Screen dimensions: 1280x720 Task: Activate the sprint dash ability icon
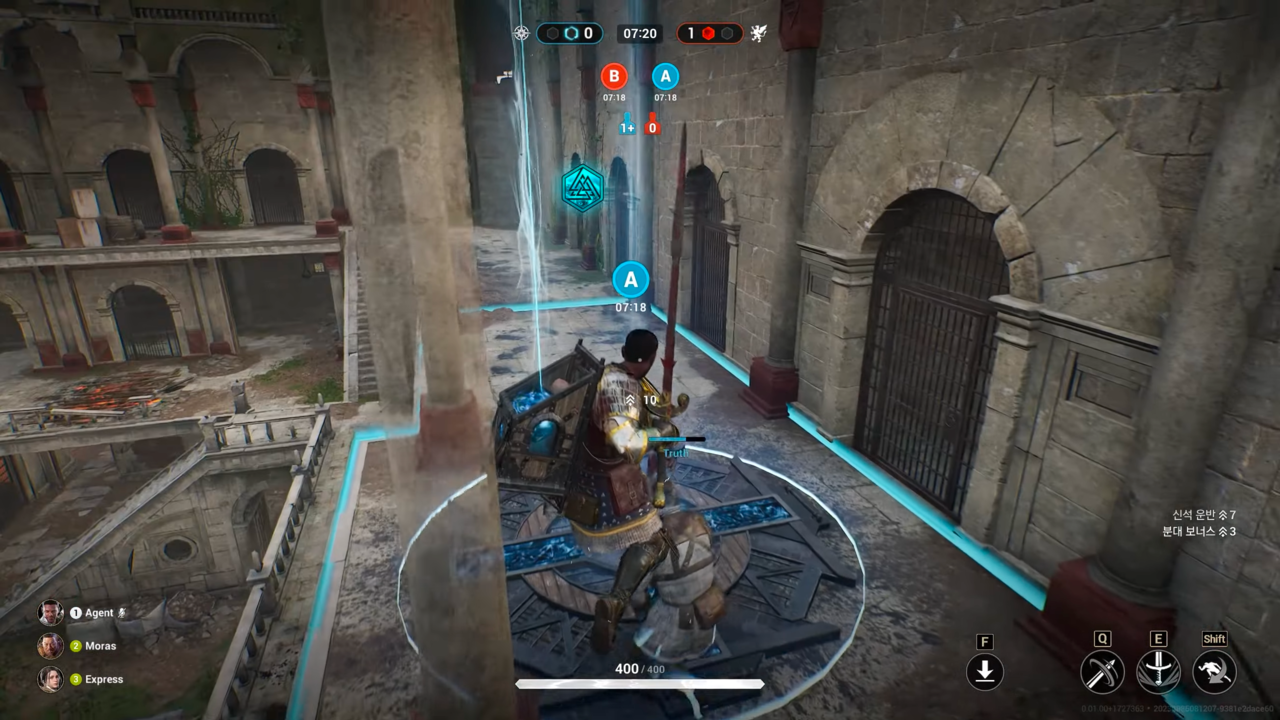click(x=1214, y=672)
